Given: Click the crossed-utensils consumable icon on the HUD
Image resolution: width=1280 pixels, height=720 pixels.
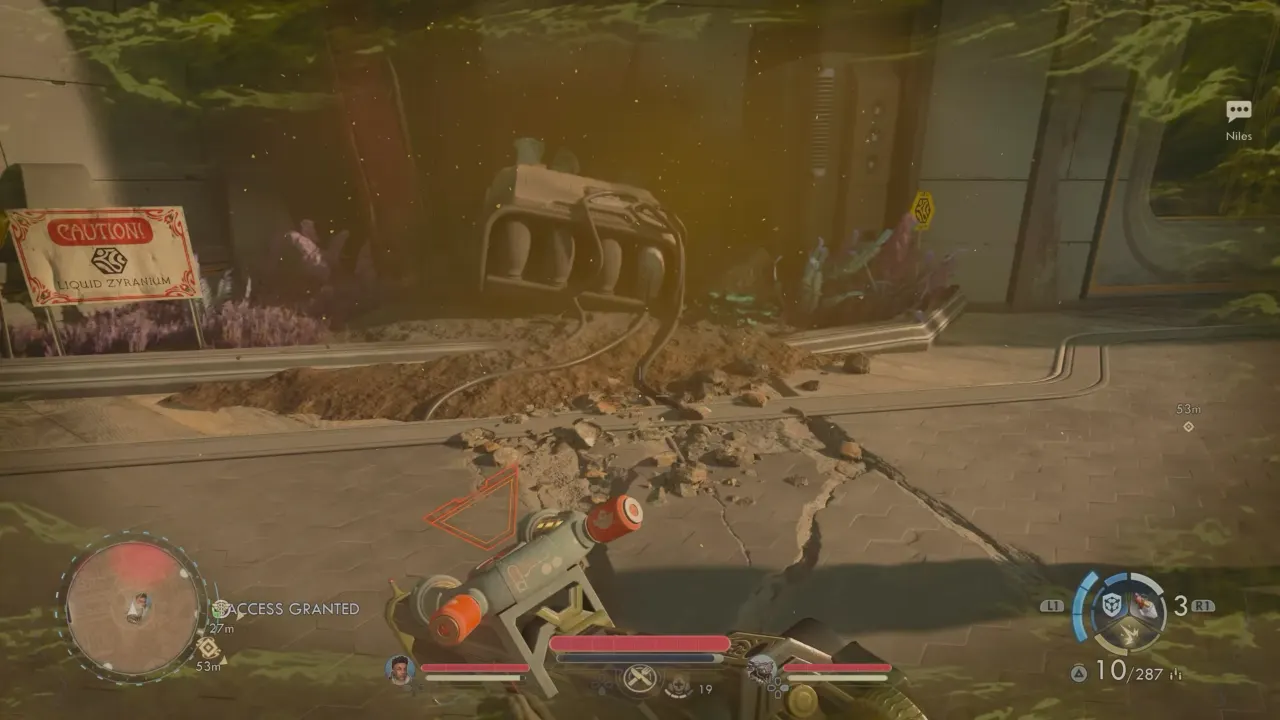Looking at the screenshot, I should pyautogui.click(x=638, y=680).
